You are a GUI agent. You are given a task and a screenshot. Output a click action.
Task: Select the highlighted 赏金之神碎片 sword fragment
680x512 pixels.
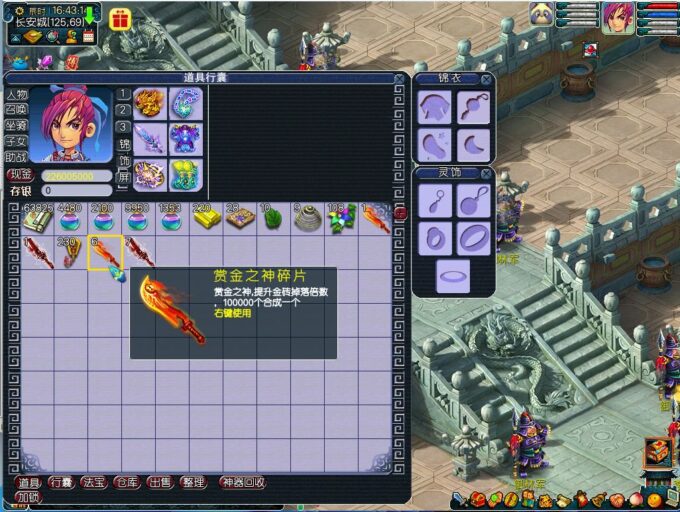[x=105, y=253]
